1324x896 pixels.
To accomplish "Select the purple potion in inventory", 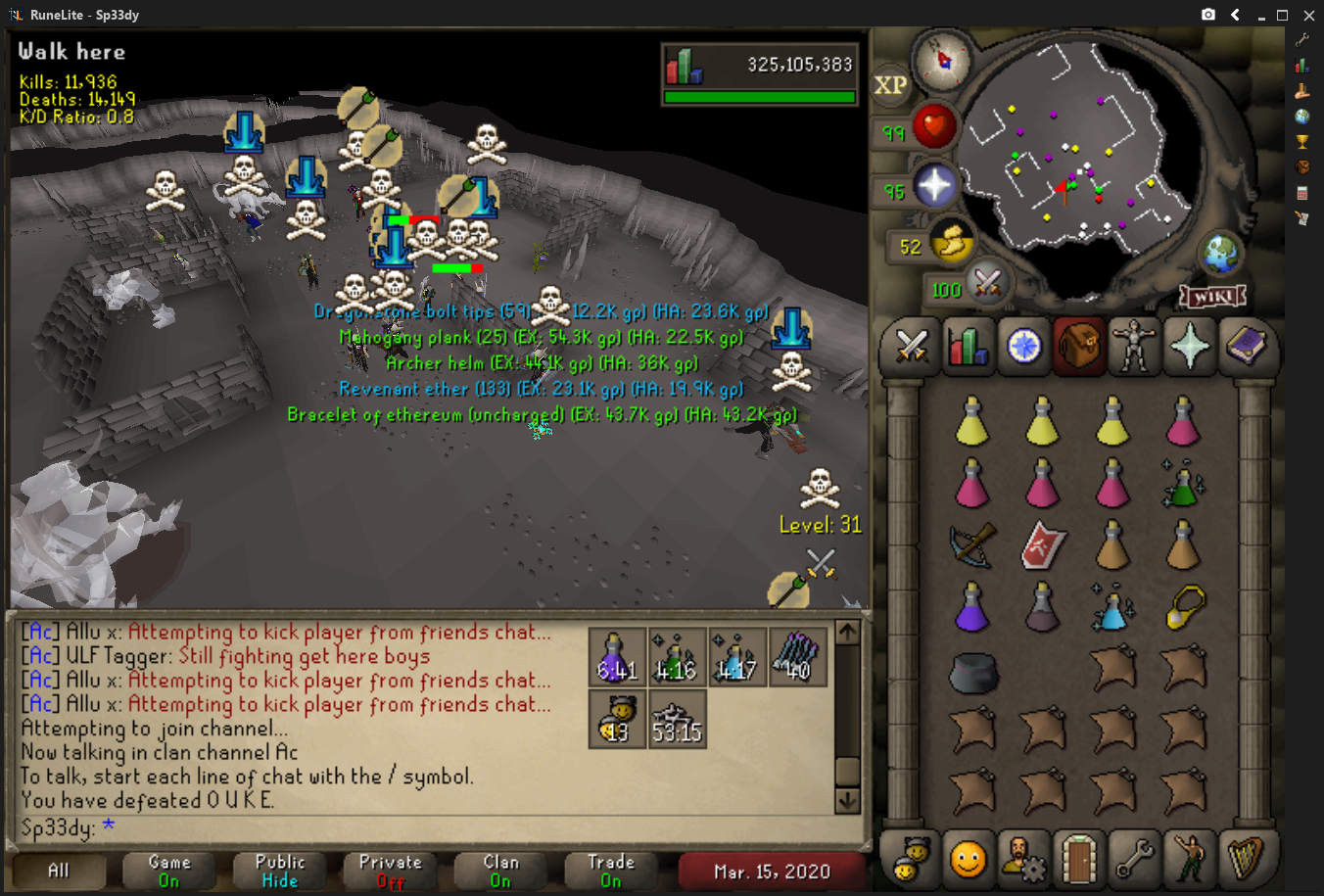I will pos(971,607).
